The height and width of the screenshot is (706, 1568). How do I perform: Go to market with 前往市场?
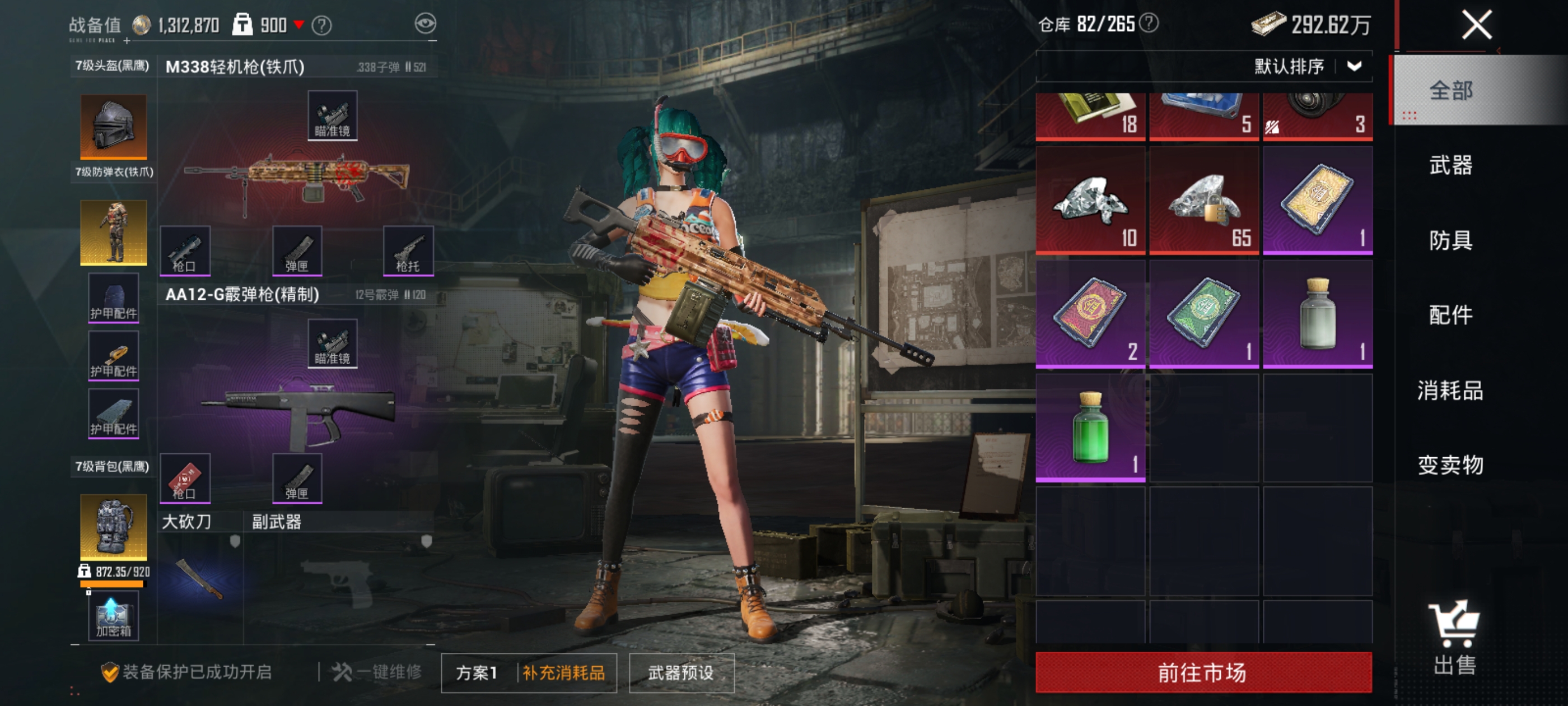1203,672
